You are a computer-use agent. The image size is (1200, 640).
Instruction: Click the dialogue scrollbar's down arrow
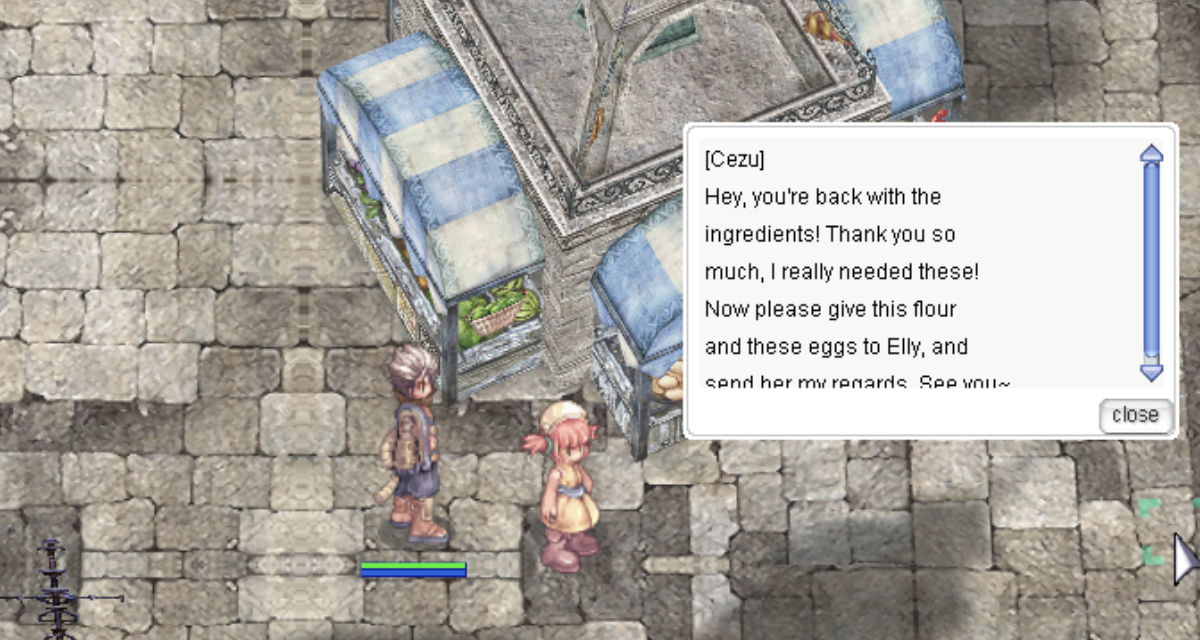[1152, 373]
